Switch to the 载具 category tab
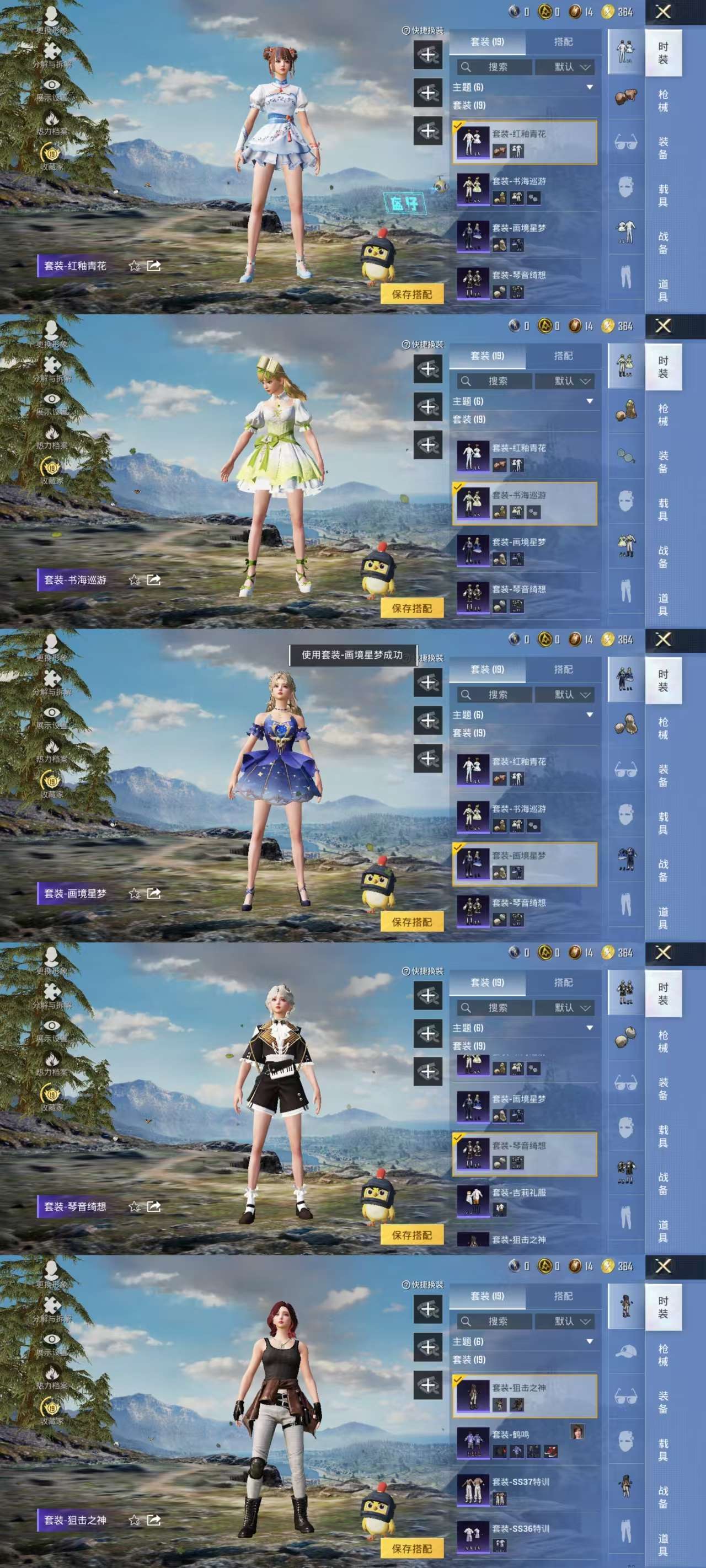This screenshot has height=1568, width=706. tap(664, 195)
